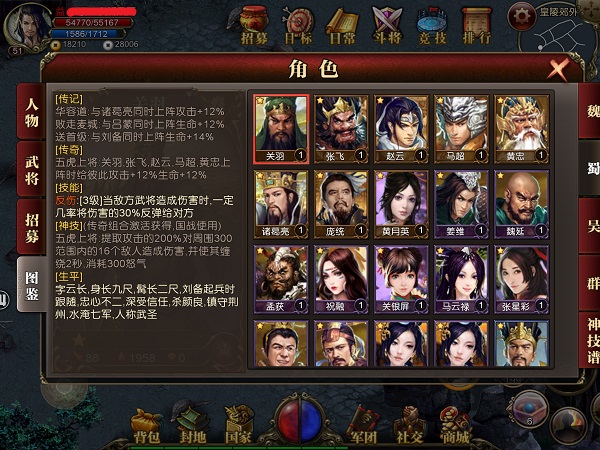Switch to the 吴 faction tab

[x=590, y=226]
